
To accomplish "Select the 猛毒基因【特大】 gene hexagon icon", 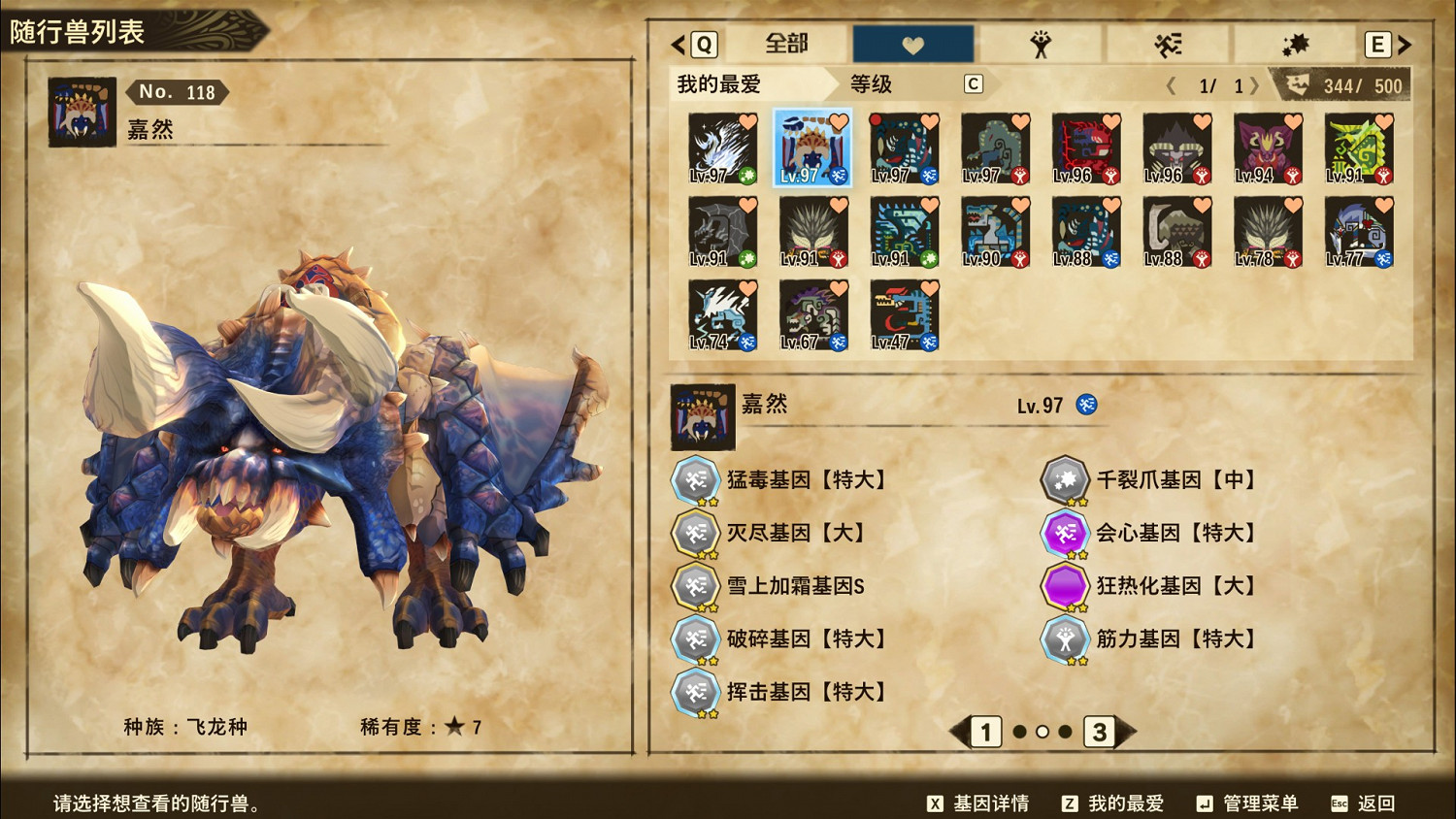I will (697, 478).
